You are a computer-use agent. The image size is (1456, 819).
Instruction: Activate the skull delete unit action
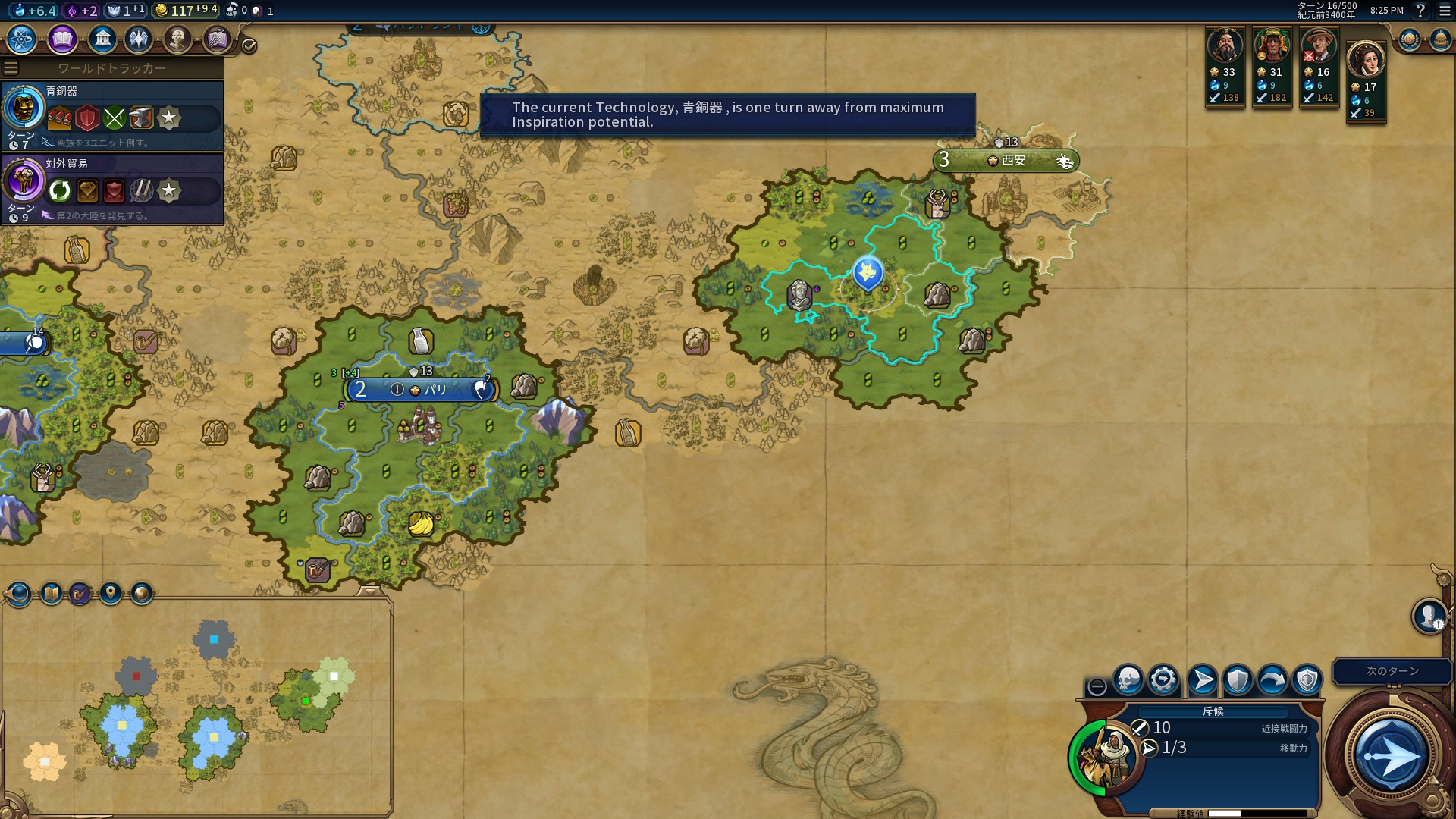[1128, 679]
